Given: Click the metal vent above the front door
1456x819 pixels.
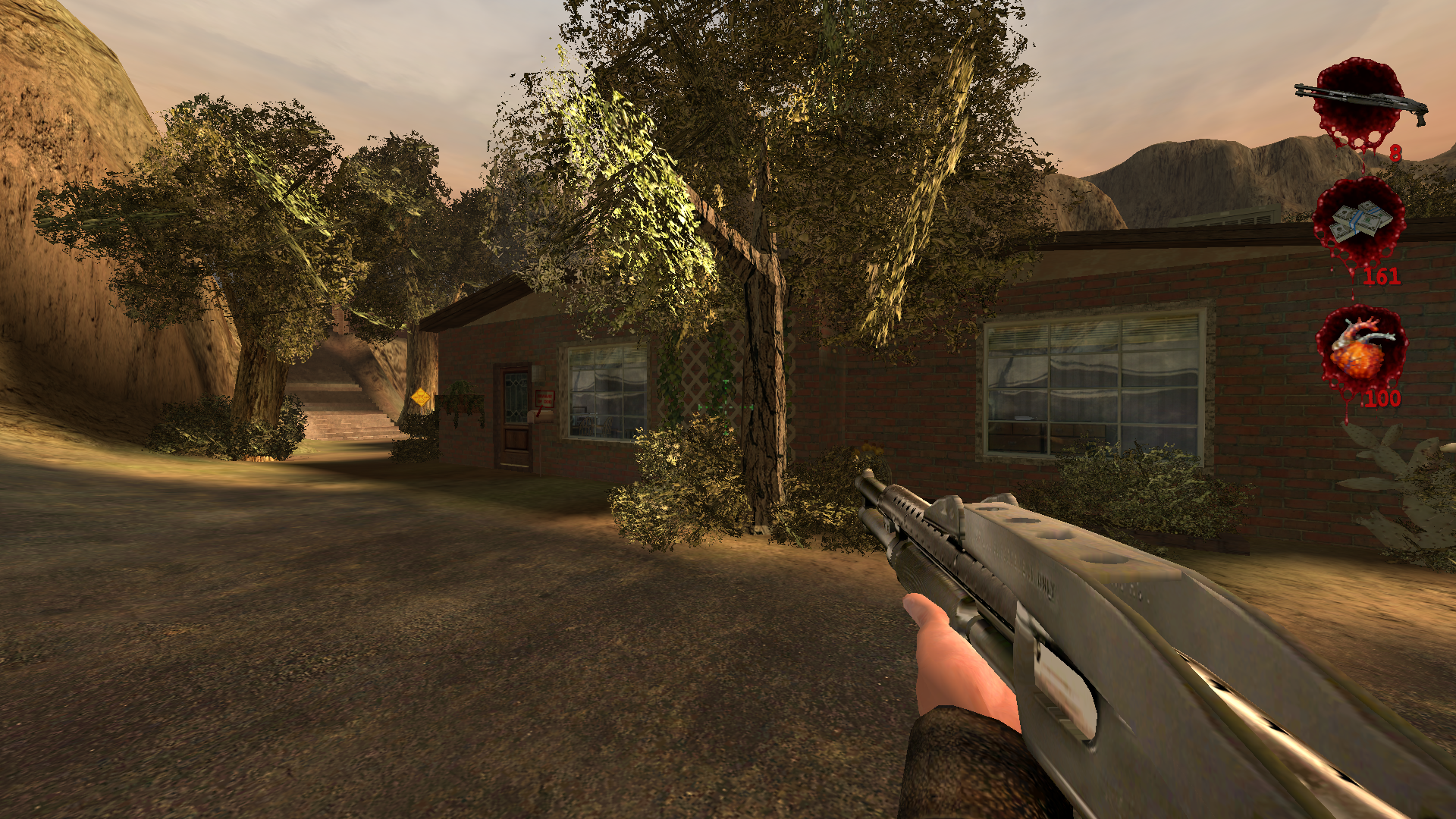Looking at the screenshot, I should pos(538,373).
